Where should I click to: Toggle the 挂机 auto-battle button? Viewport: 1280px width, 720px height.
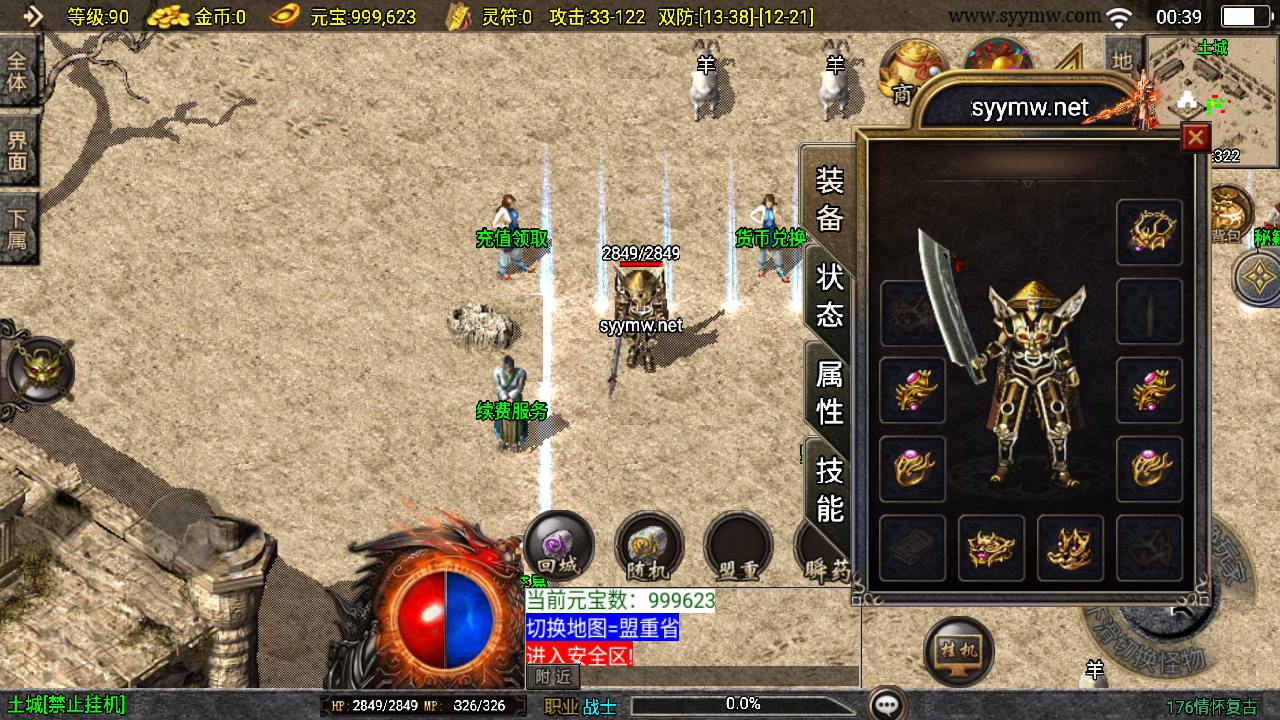coord(958,652)
